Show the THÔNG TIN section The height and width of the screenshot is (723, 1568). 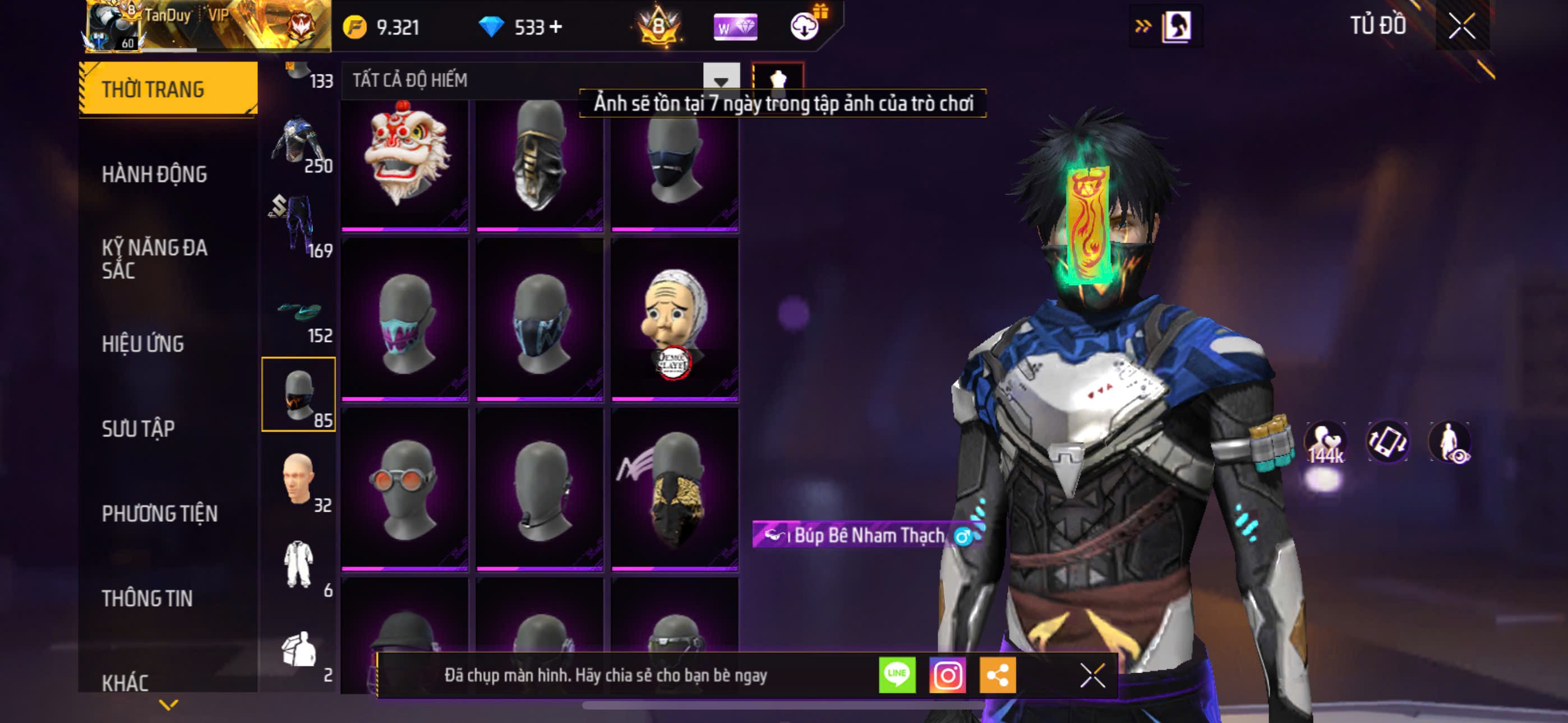point(147,598)
